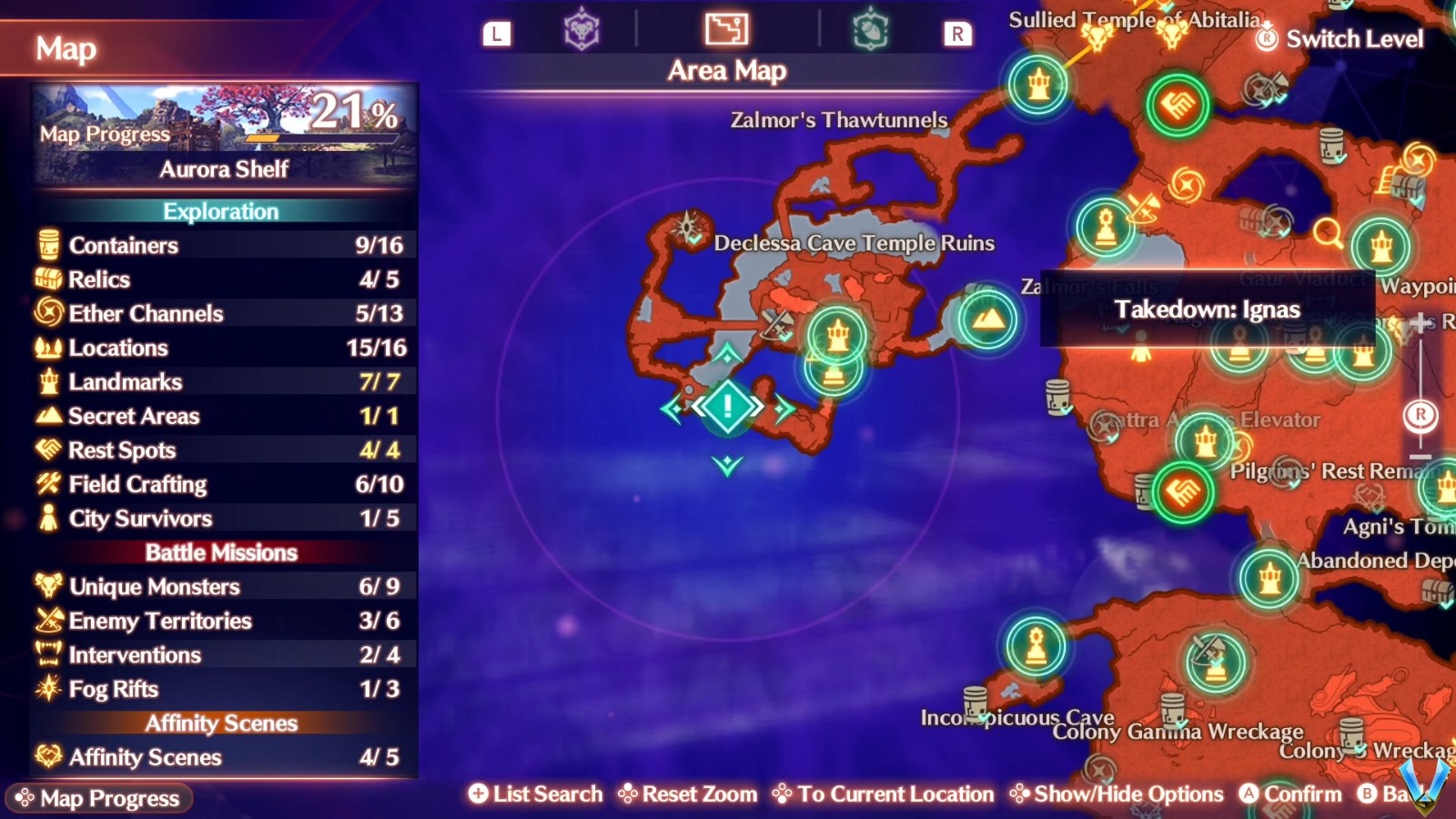This screenshot has height=819, width=1456.
Task: Select the Containers barrel icon in Exploration list
Action: [47, 246]
